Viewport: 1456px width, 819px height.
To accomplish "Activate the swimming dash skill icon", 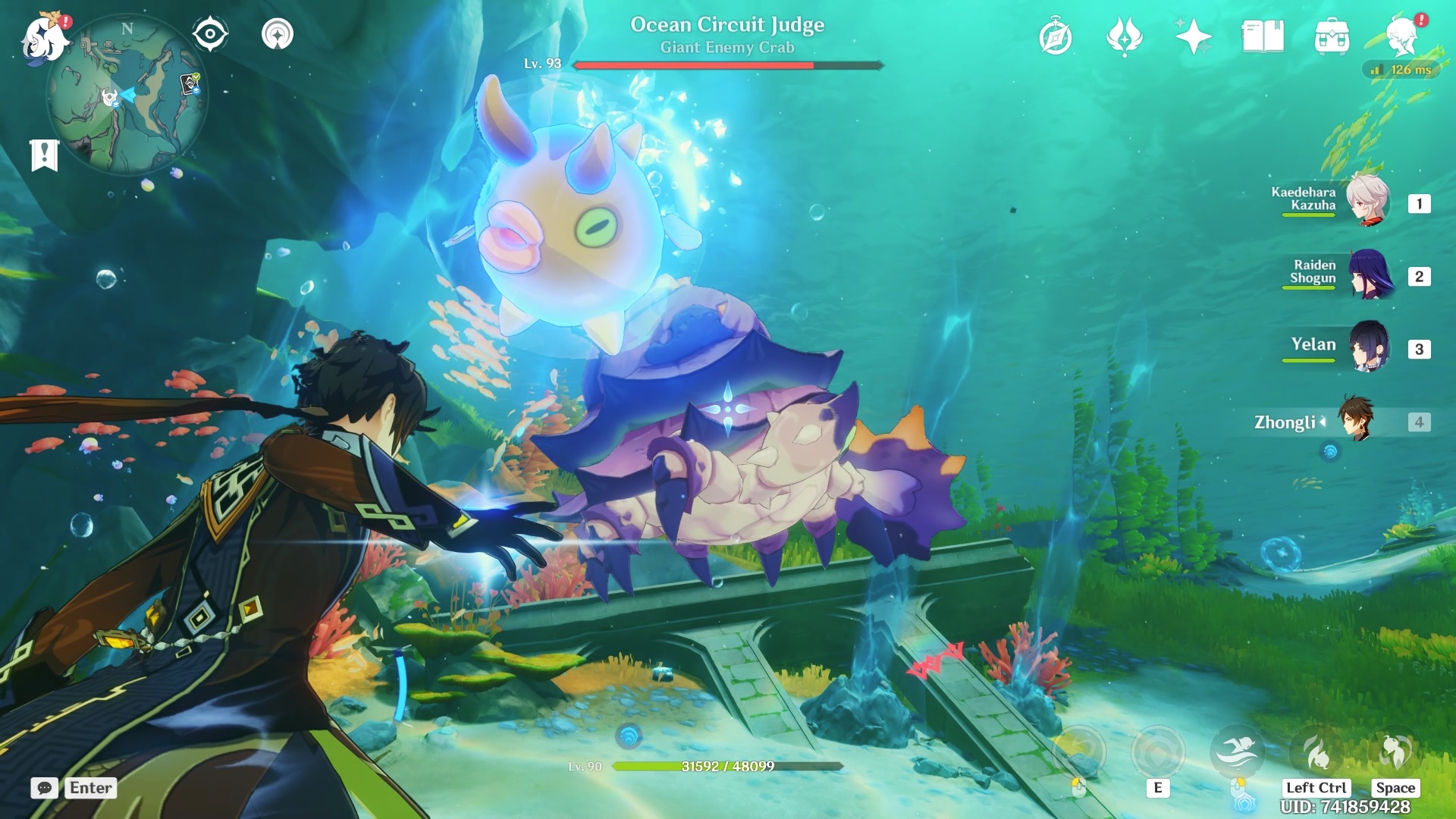I will click(1236, 752).
